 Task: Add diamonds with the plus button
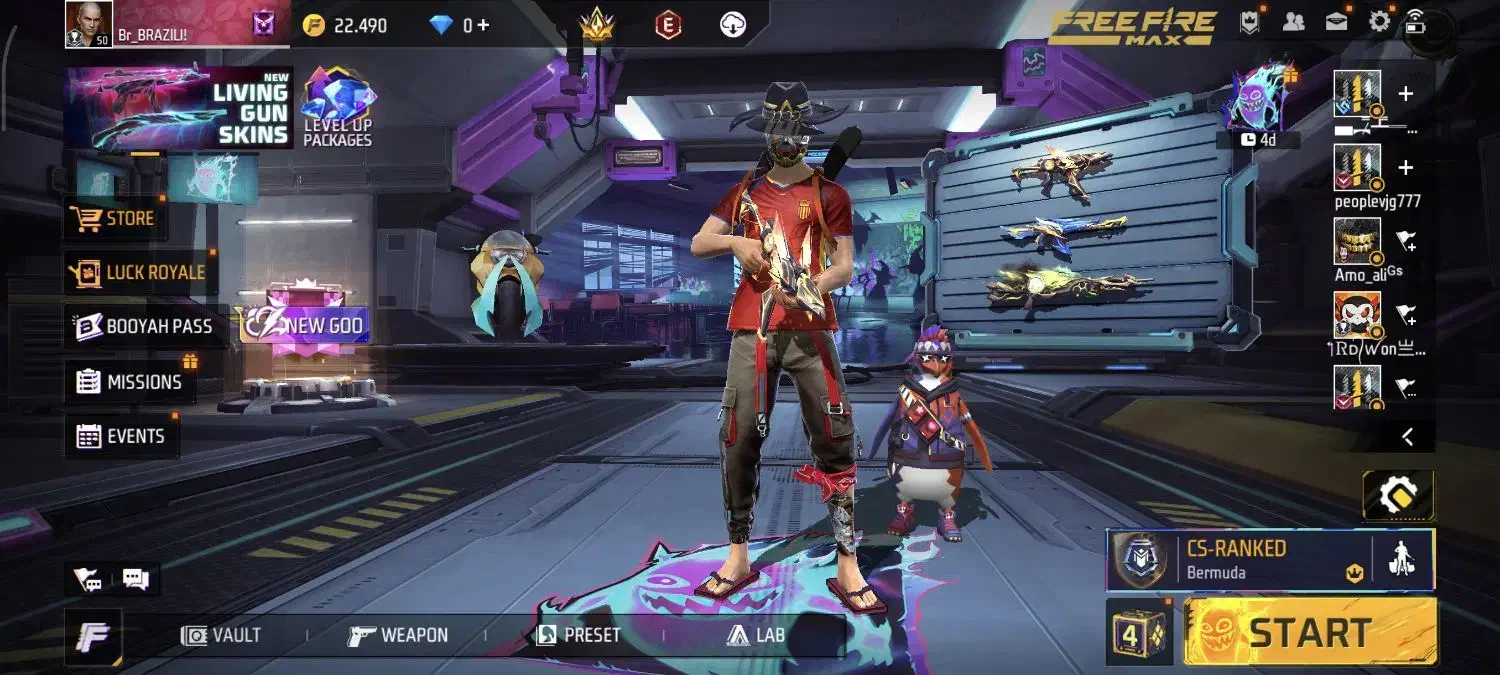pyautogui.click(x=483, y=25)
